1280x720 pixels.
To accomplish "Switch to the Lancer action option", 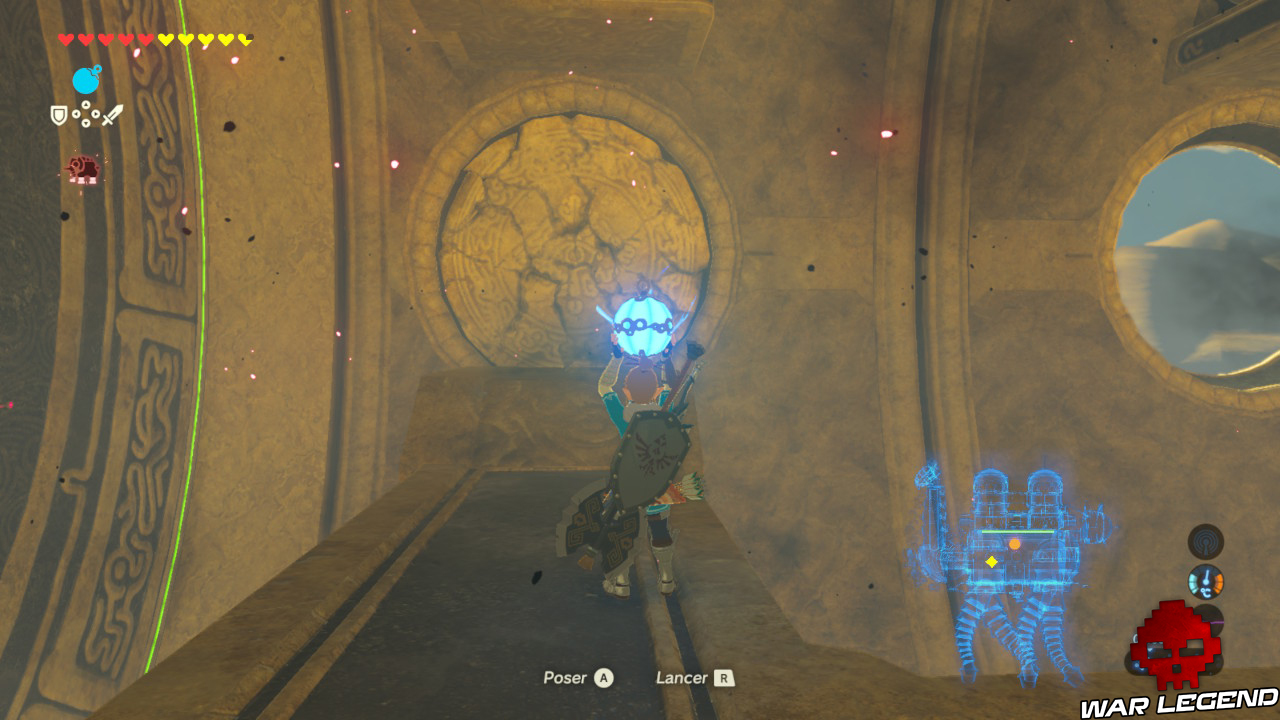I will coord(685,677).
